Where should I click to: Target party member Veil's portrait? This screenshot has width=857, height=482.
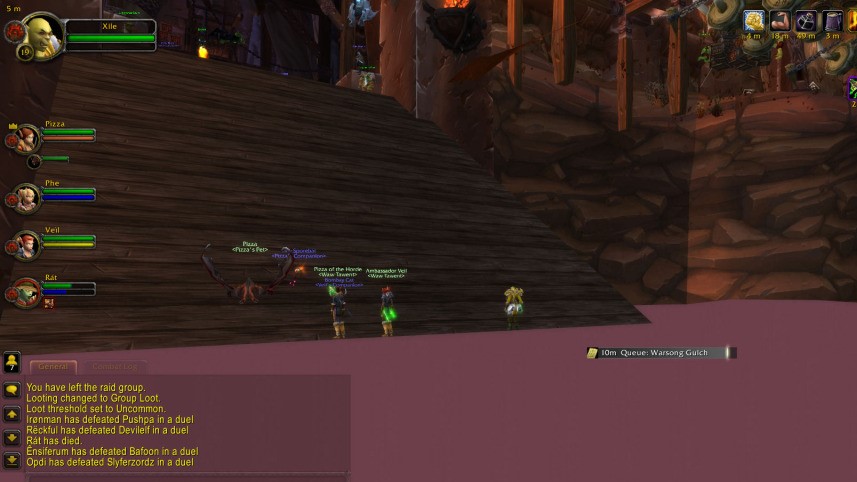27,244
